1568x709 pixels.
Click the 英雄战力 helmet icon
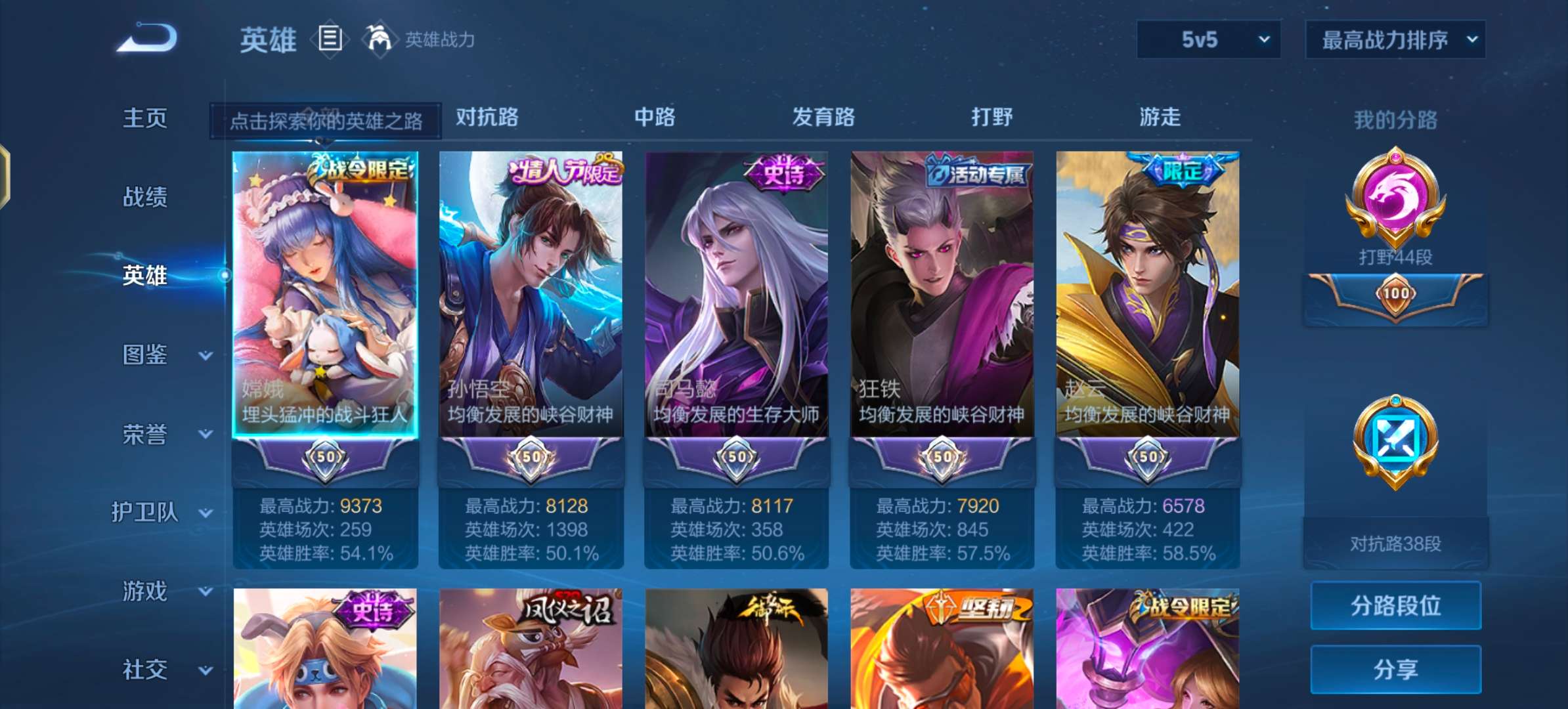[x=378, y=38]
